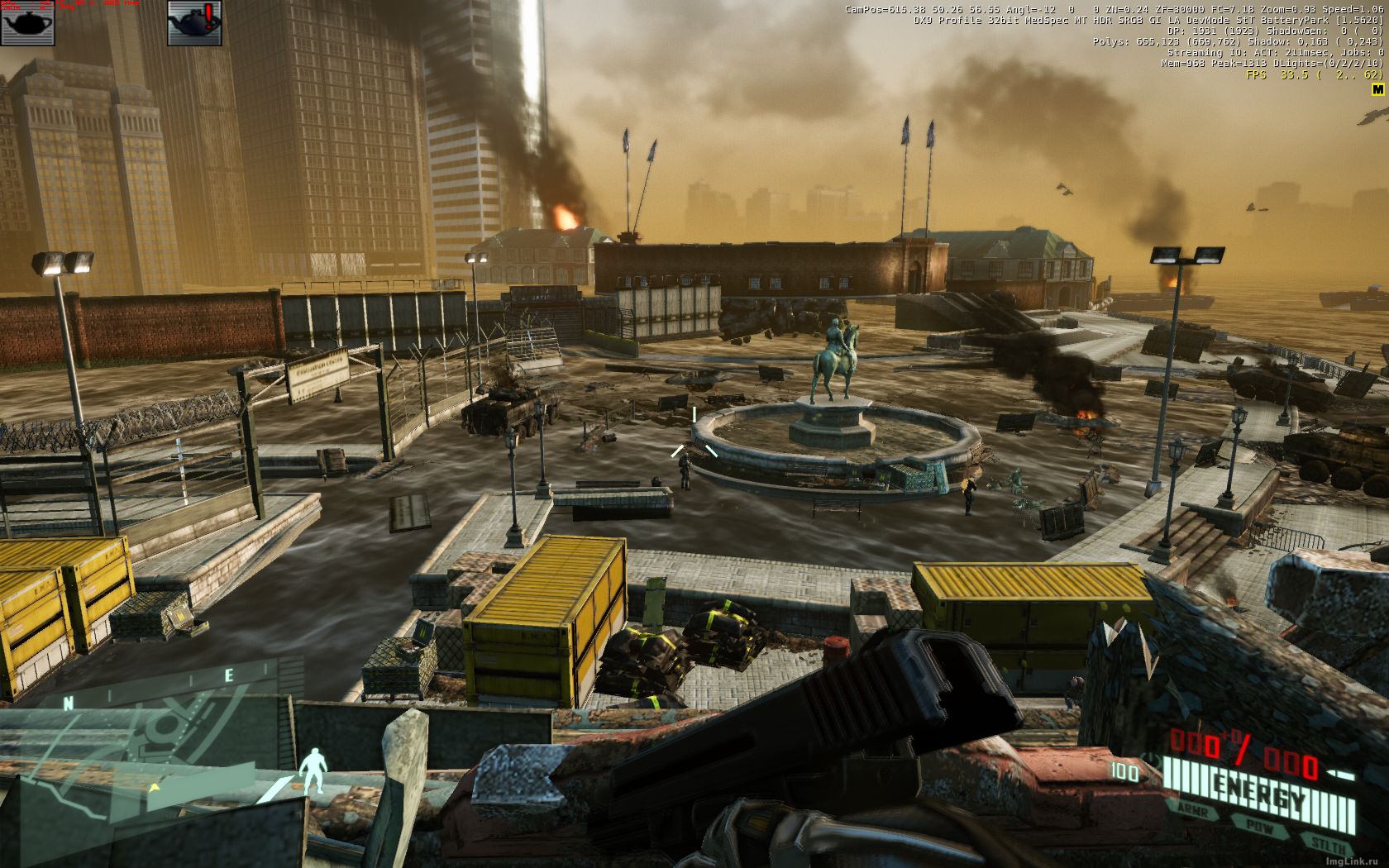Screen dimensions: 1389x868
Task: Click the yellow M indicator icon
Action: [x=1377, y=88]
